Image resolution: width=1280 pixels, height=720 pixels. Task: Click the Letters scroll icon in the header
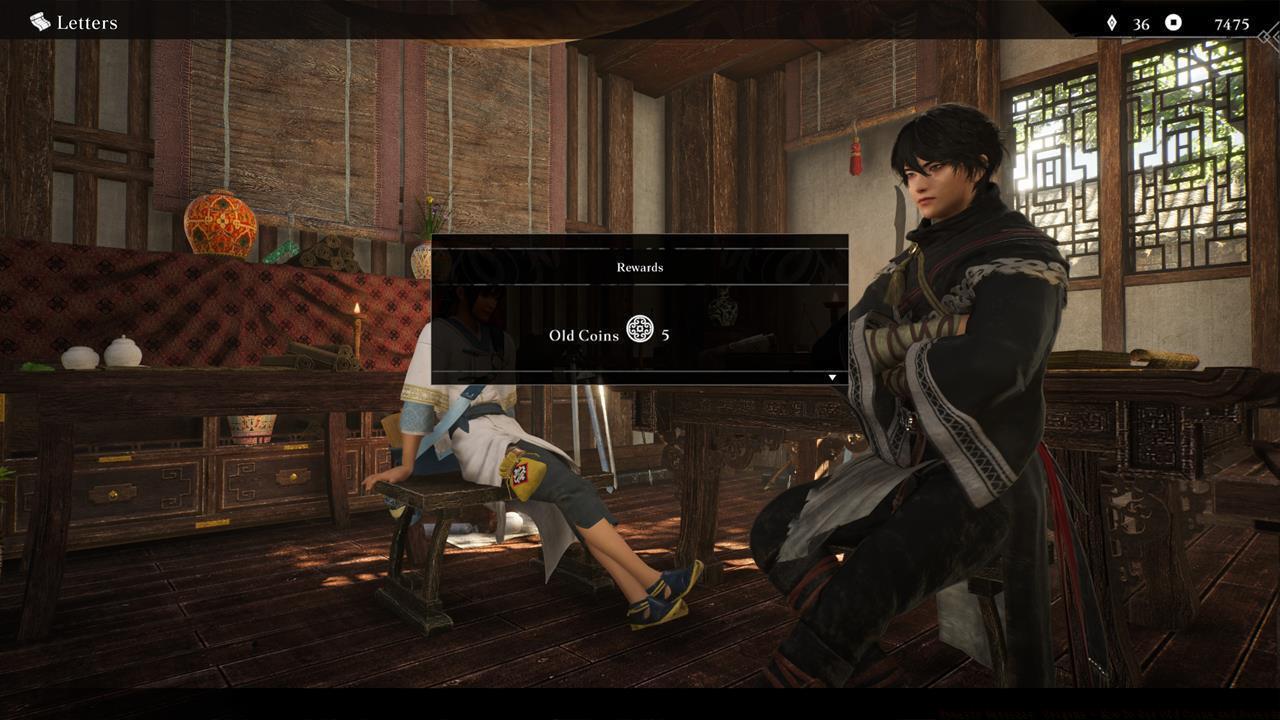tap(40, 22)
